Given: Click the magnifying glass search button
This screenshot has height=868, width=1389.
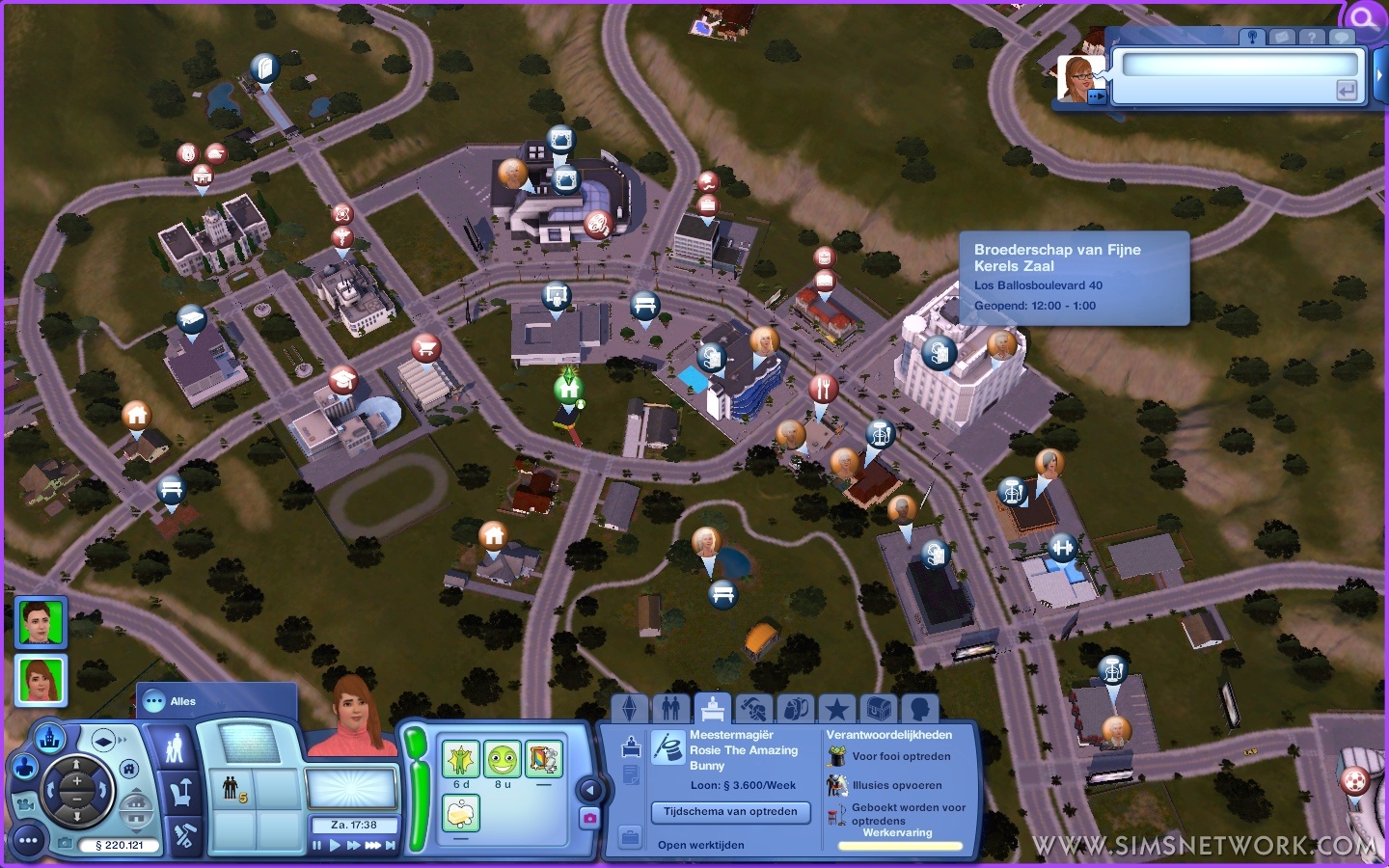Looking at the screenshot, I should [1364, 18].
